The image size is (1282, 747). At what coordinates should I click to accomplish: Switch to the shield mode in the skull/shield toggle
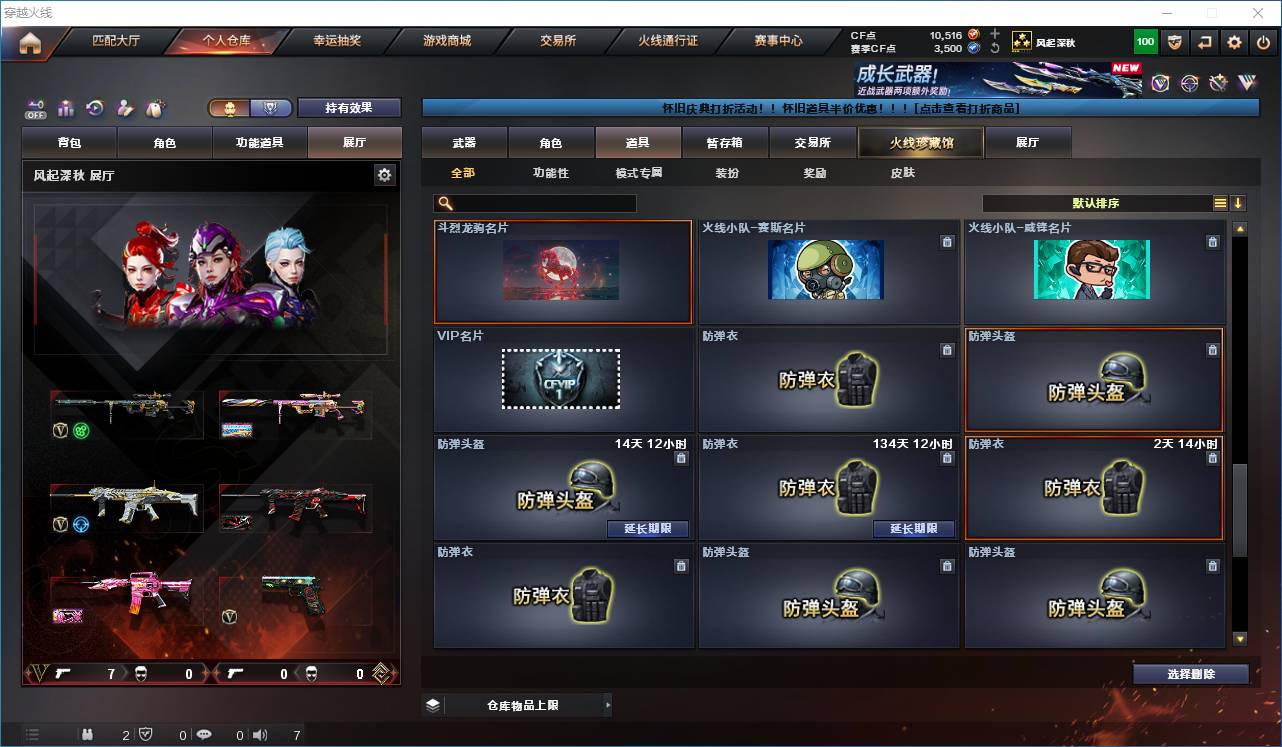coord(272,107)
